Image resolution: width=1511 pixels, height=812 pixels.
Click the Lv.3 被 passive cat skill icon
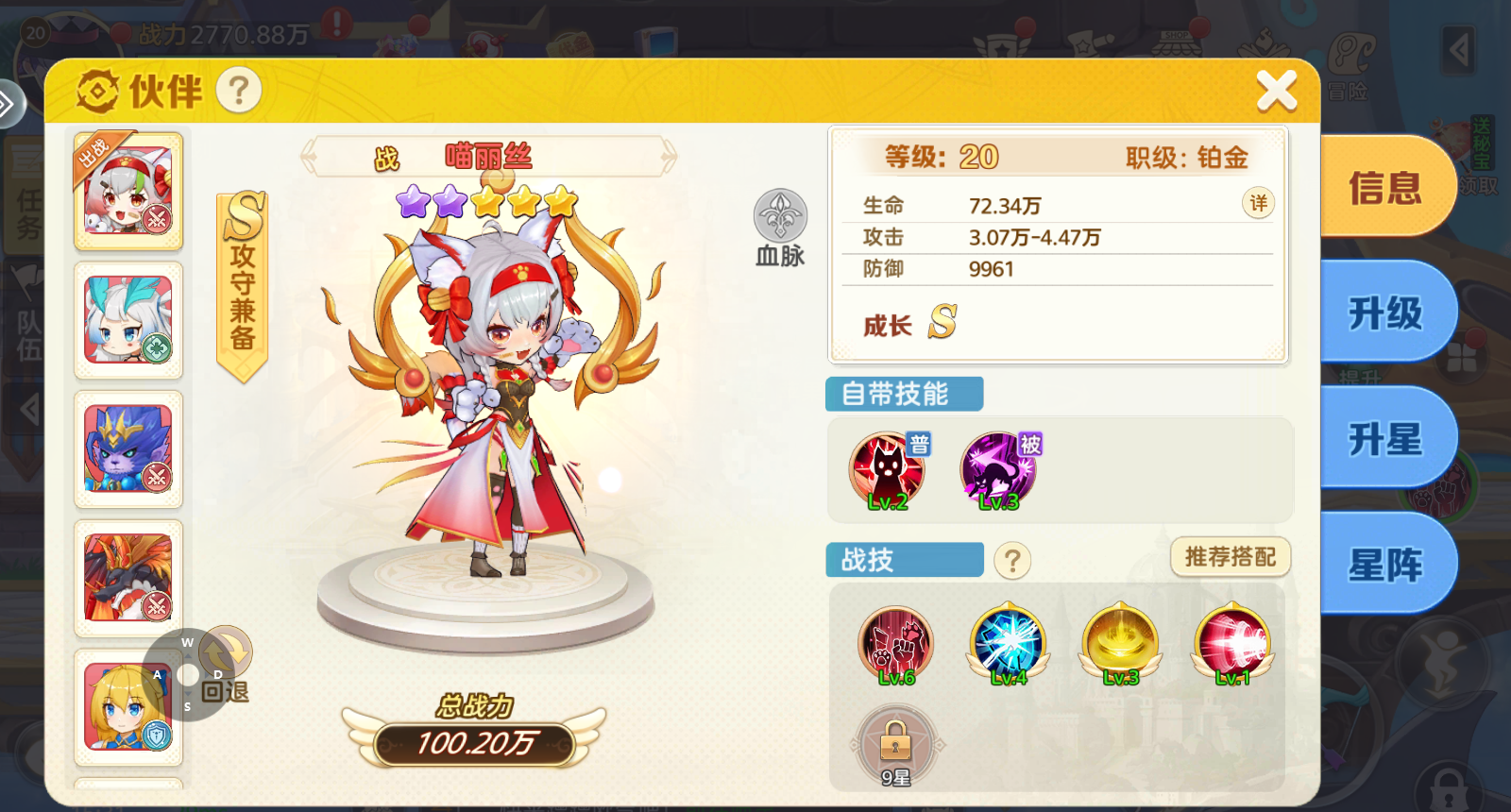[x=998, y=467]
